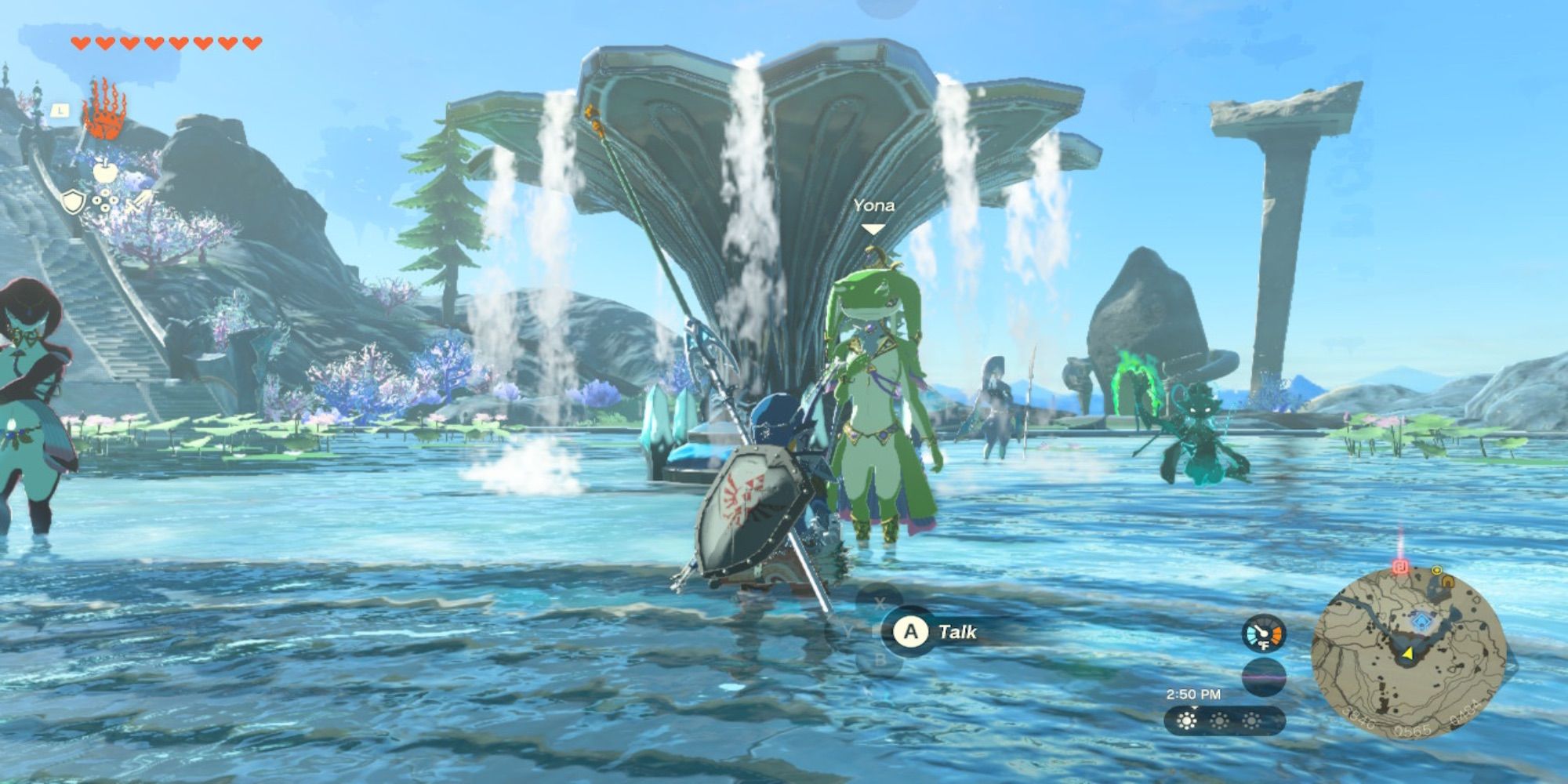Screen dimensions: 1568x784
Task: Click the apple food consumption icon
Action: pos(105,172)
